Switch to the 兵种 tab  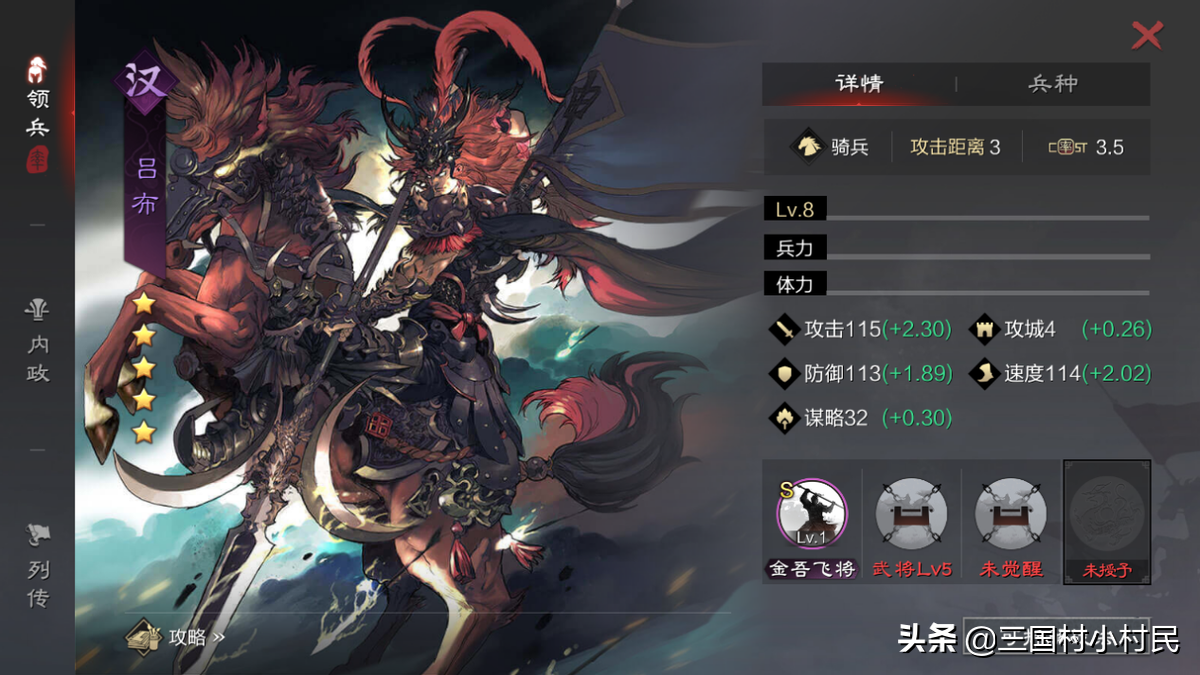1053,84
